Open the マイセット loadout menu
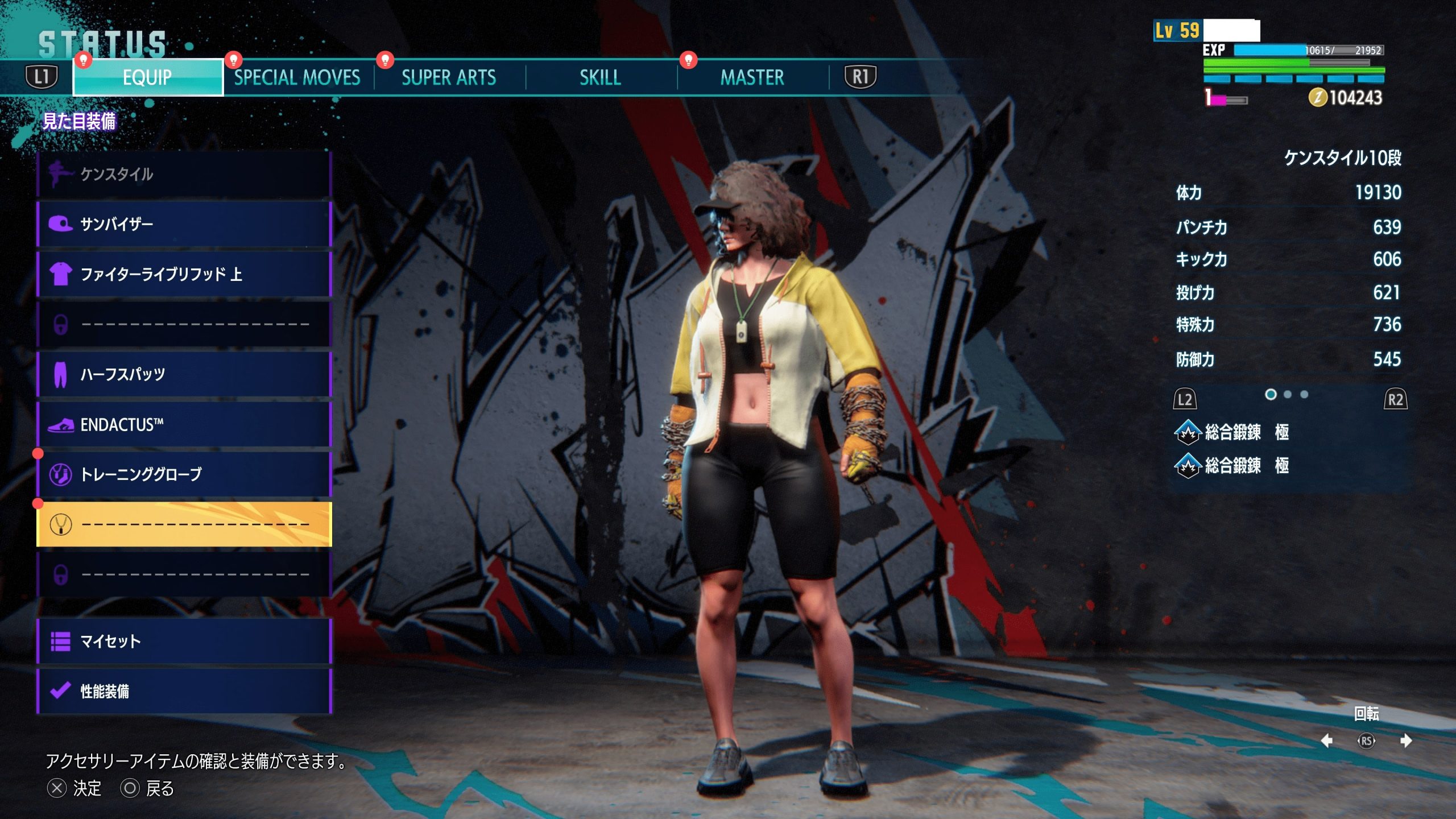The image size is (1456, 819). [184, 642]
